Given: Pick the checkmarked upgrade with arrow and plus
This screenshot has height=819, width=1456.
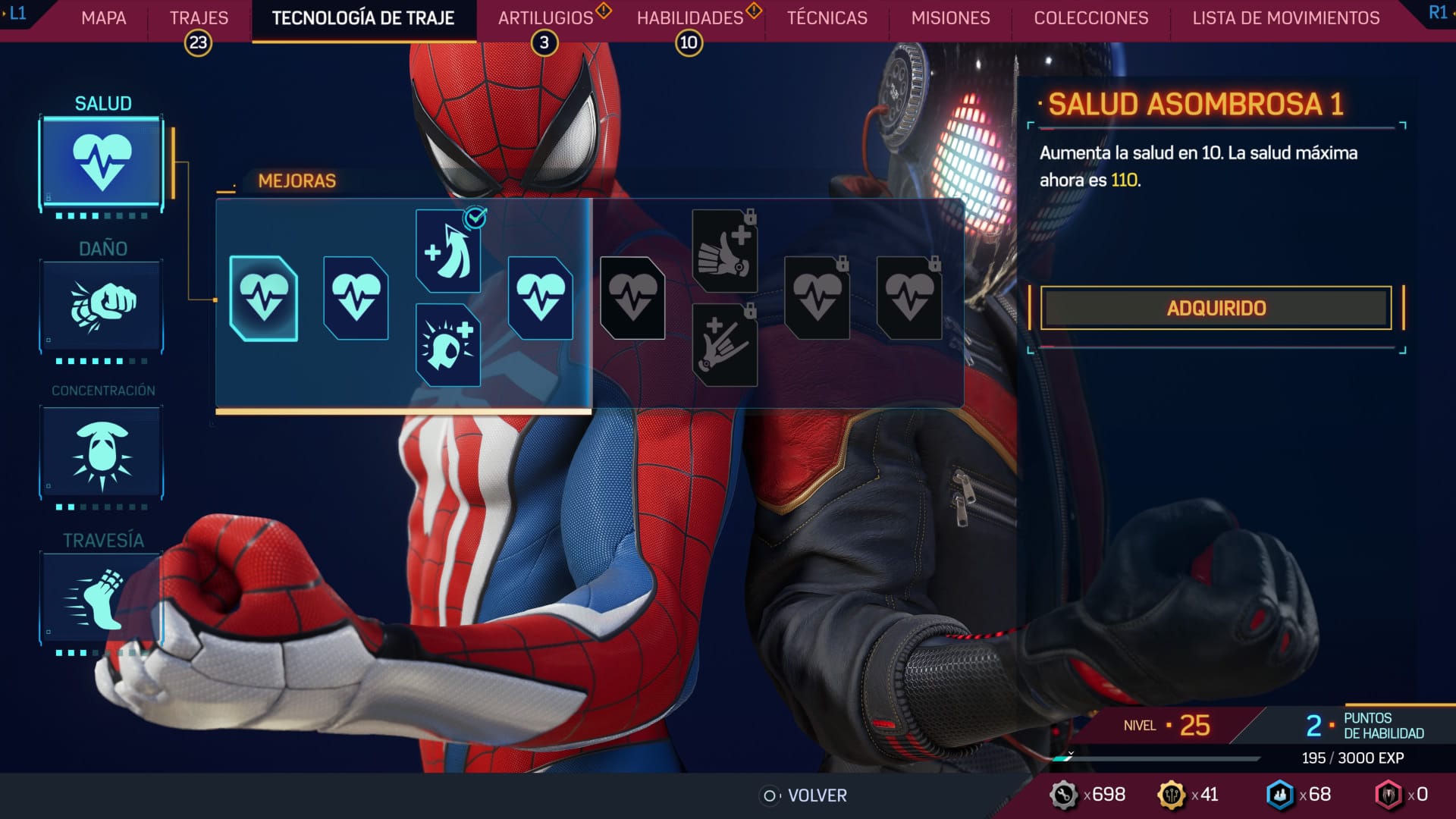Looking at the screenshot, I should pos(448,251).
